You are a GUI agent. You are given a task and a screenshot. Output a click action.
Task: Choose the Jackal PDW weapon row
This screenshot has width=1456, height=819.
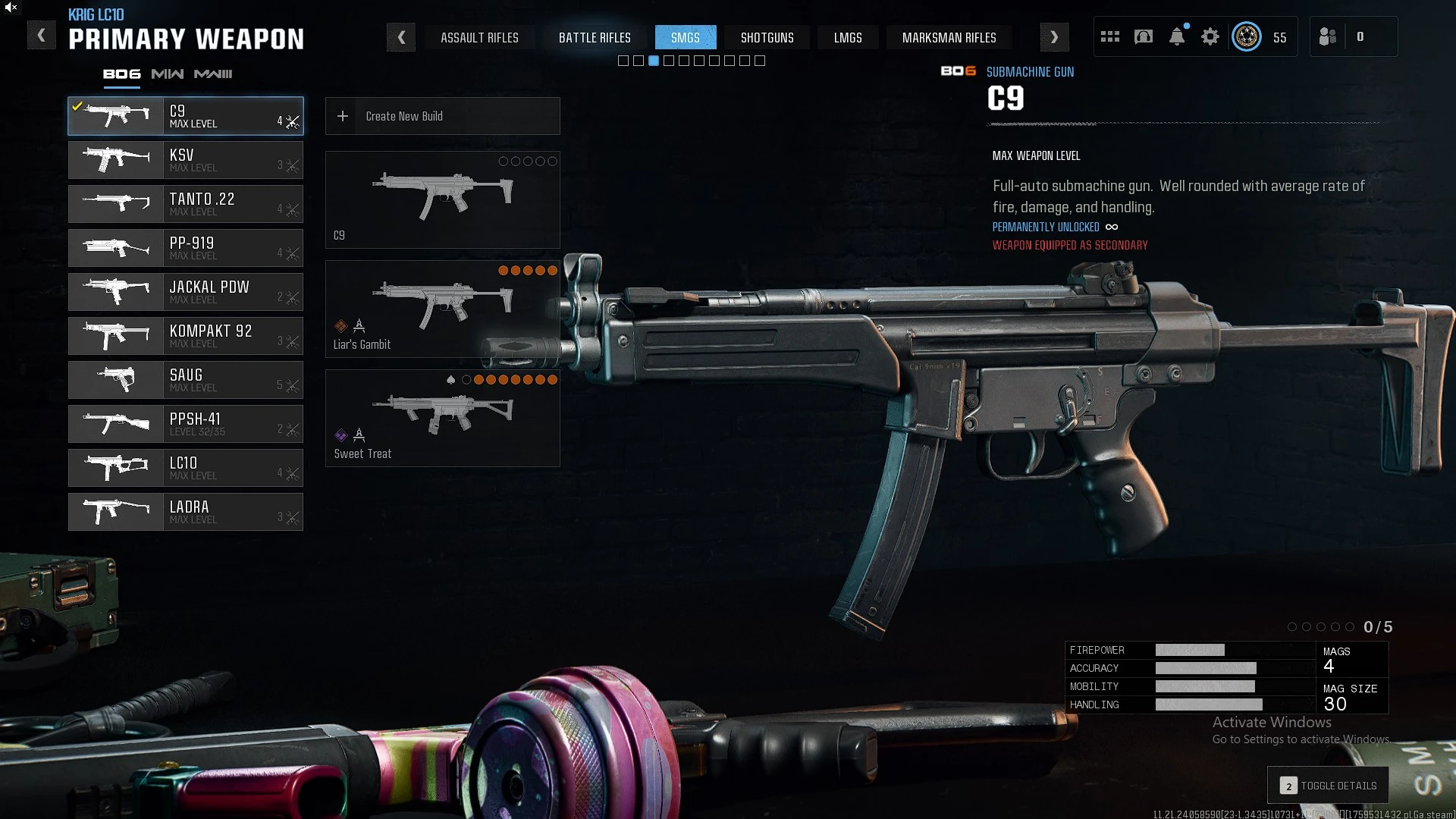click(x=186, y=292)
